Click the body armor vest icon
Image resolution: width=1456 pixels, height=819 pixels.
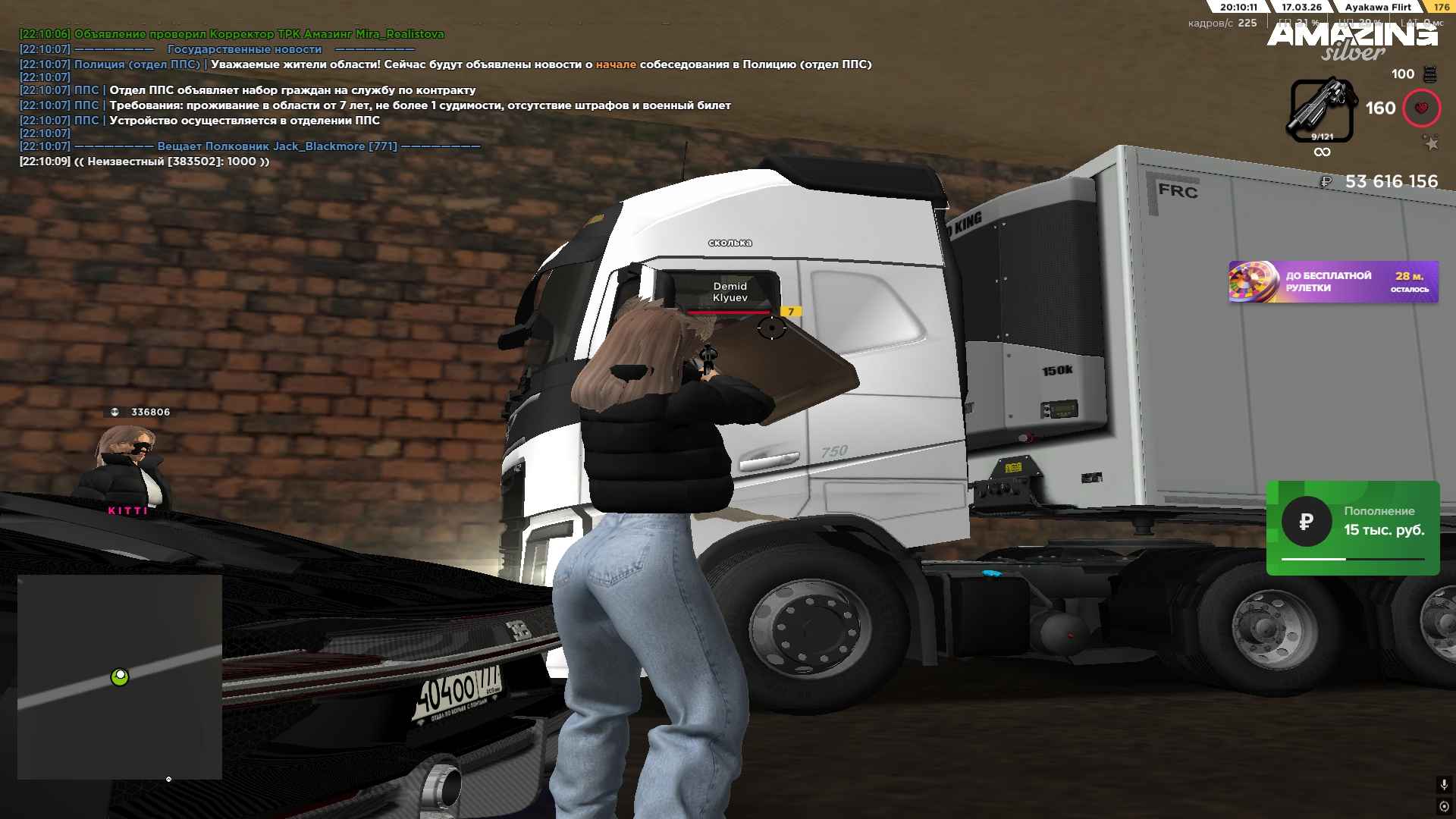click(1429, 74)
